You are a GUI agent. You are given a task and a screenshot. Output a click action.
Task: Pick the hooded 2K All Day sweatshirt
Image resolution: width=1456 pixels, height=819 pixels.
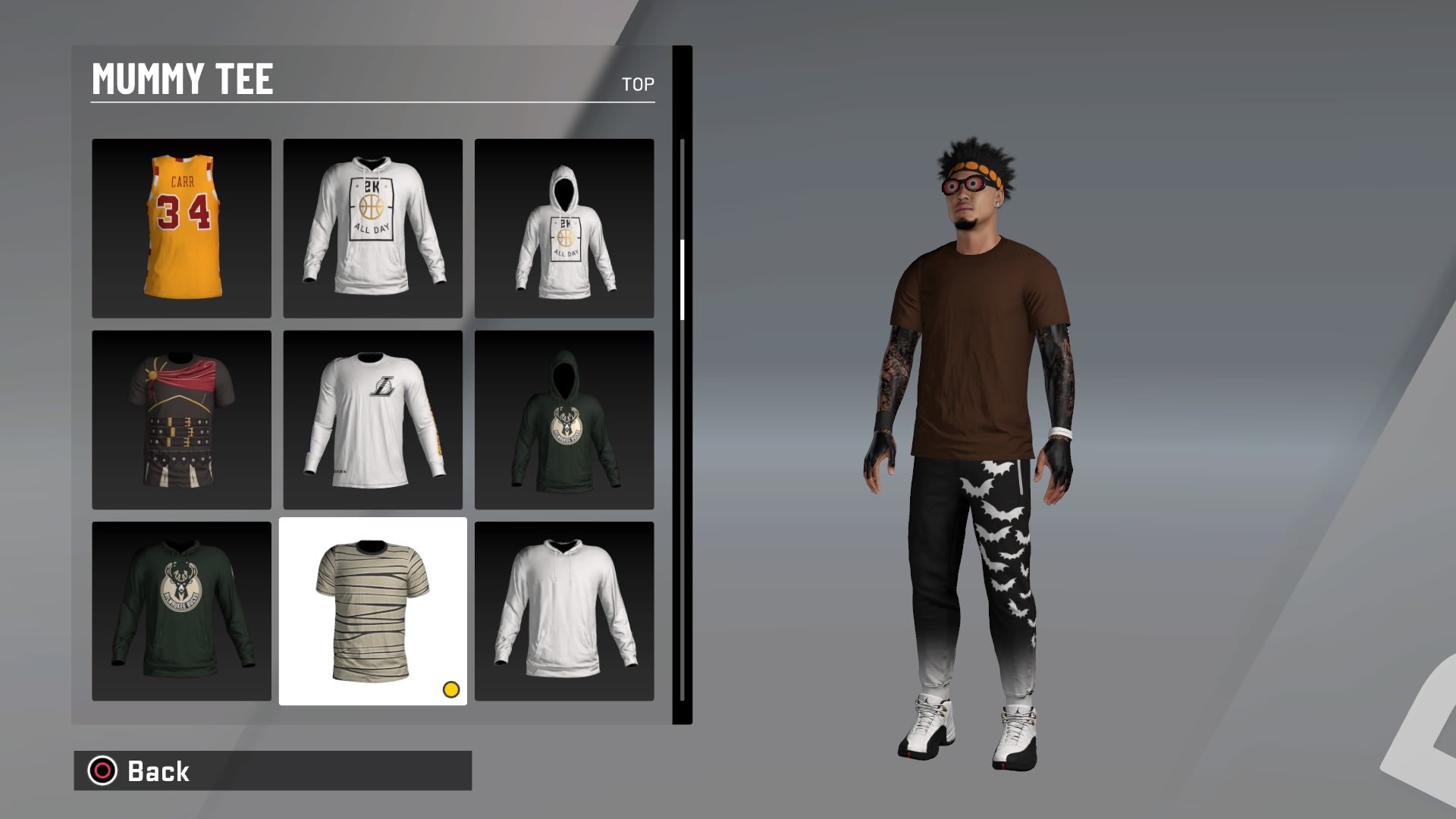pos(565,227)
